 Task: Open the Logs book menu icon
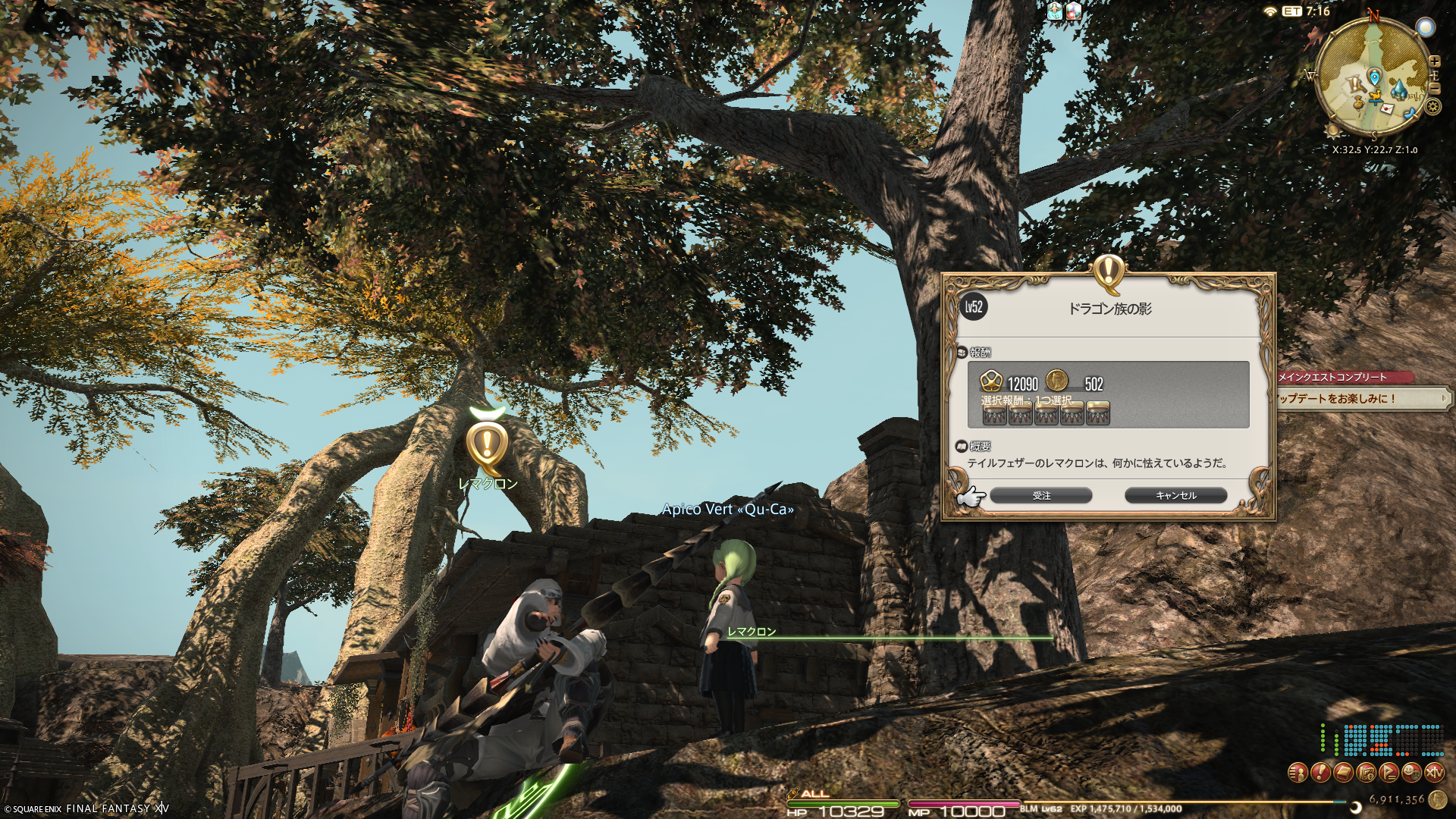(1343, 773)
